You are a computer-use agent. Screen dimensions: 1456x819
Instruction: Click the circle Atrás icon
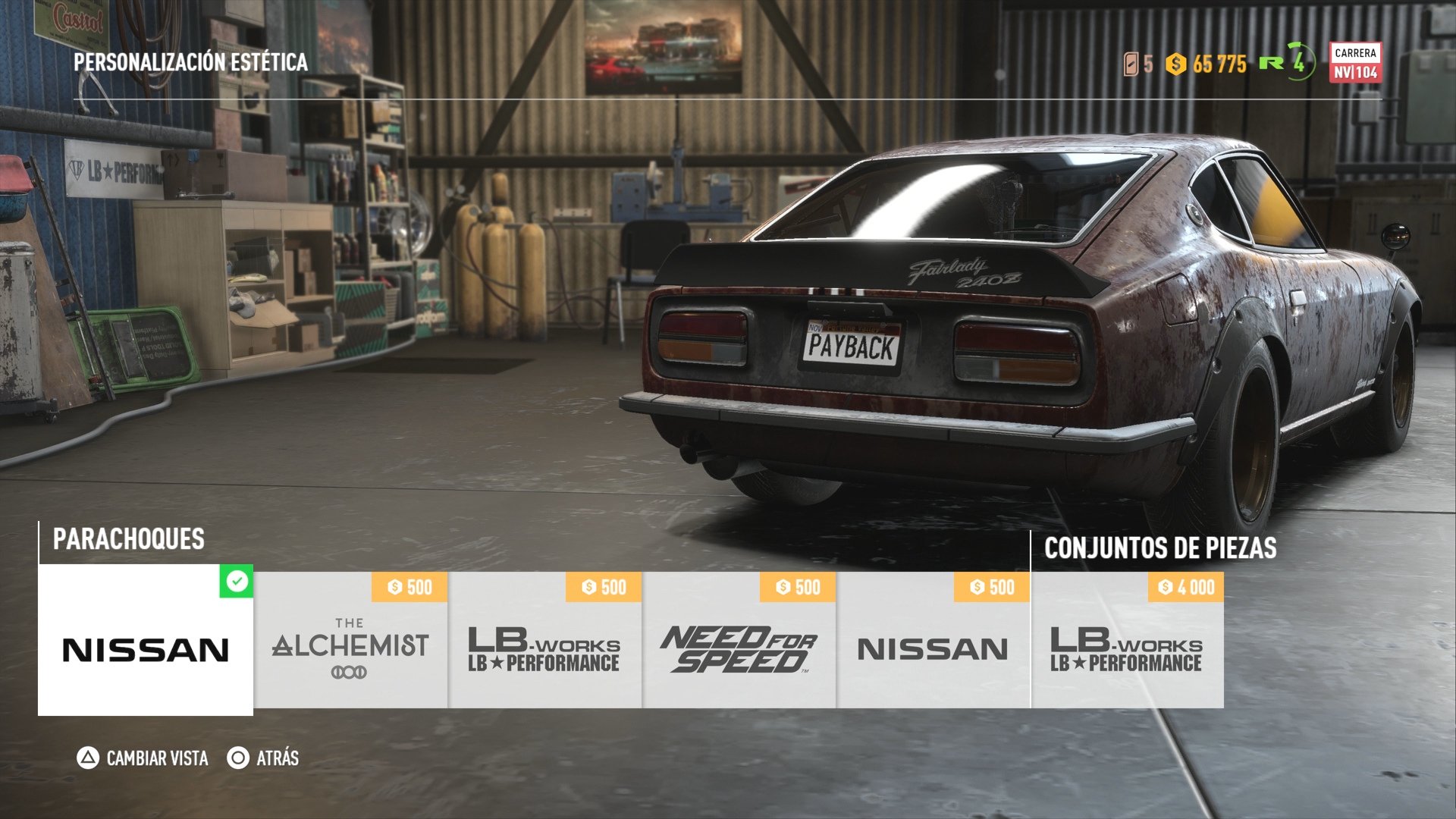[237, 758]
